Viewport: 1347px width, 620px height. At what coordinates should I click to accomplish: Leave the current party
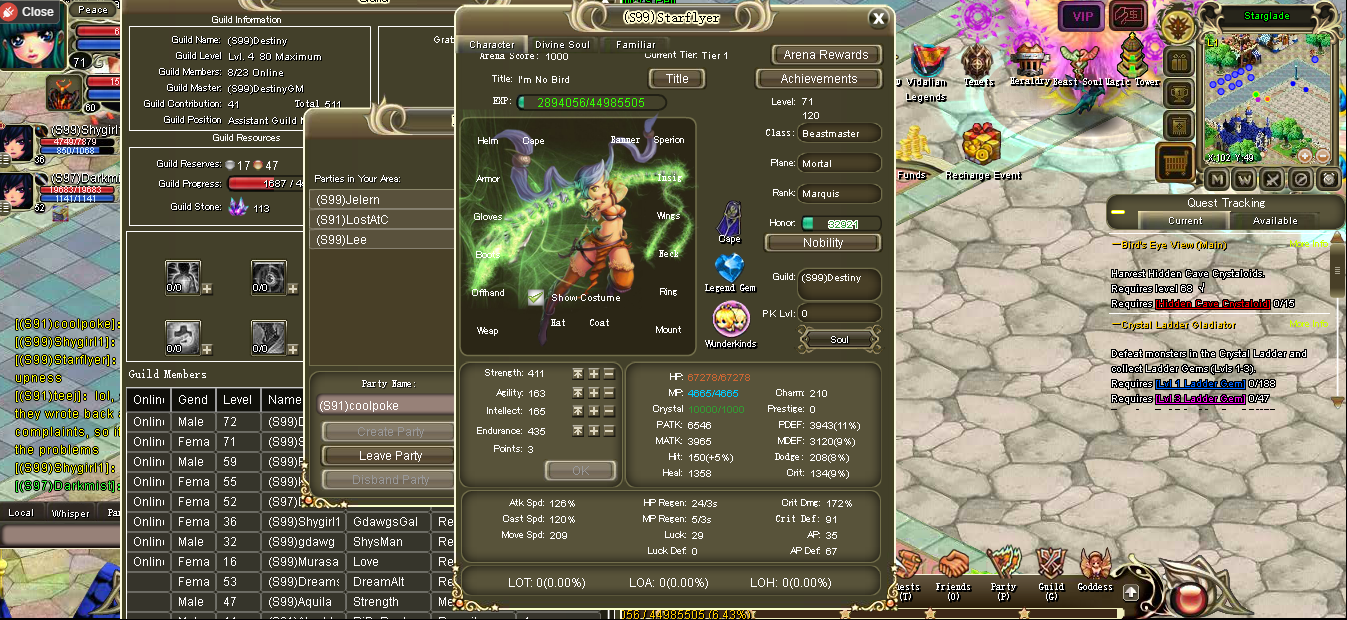tap(390, 456)
